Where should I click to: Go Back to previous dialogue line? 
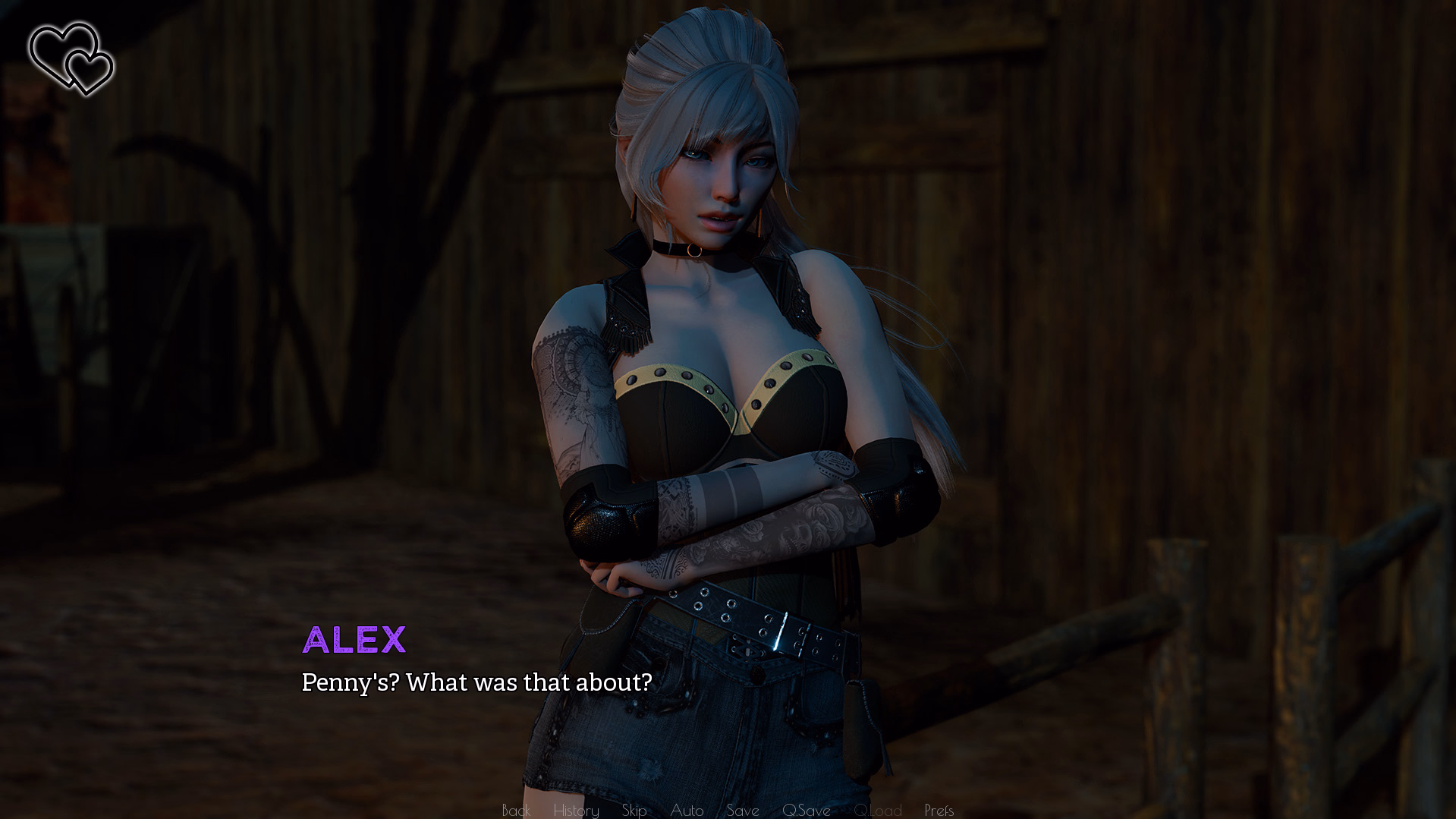(516, 810)
